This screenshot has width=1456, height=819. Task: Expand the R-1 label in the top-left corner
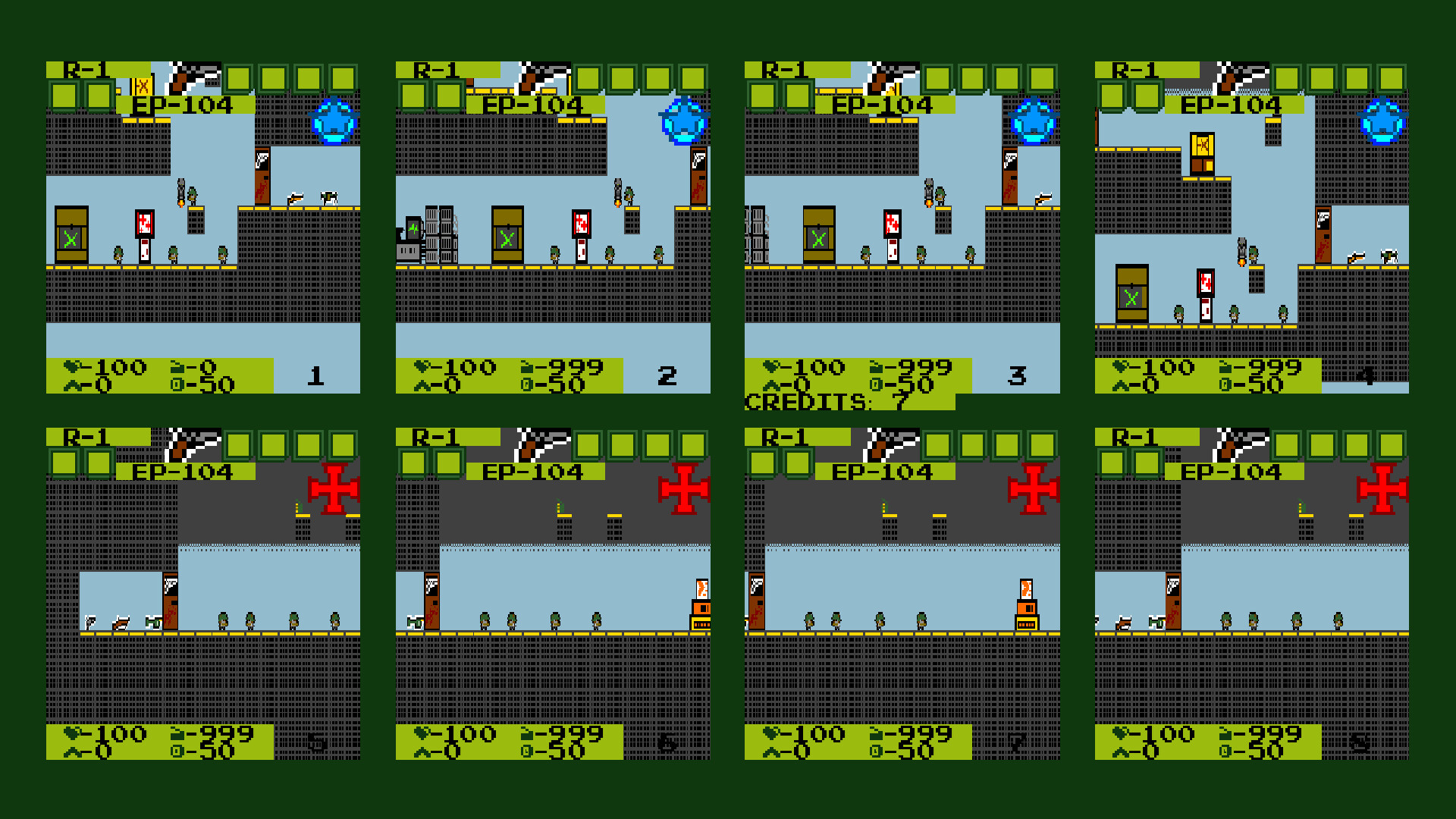tap(83, 71)
